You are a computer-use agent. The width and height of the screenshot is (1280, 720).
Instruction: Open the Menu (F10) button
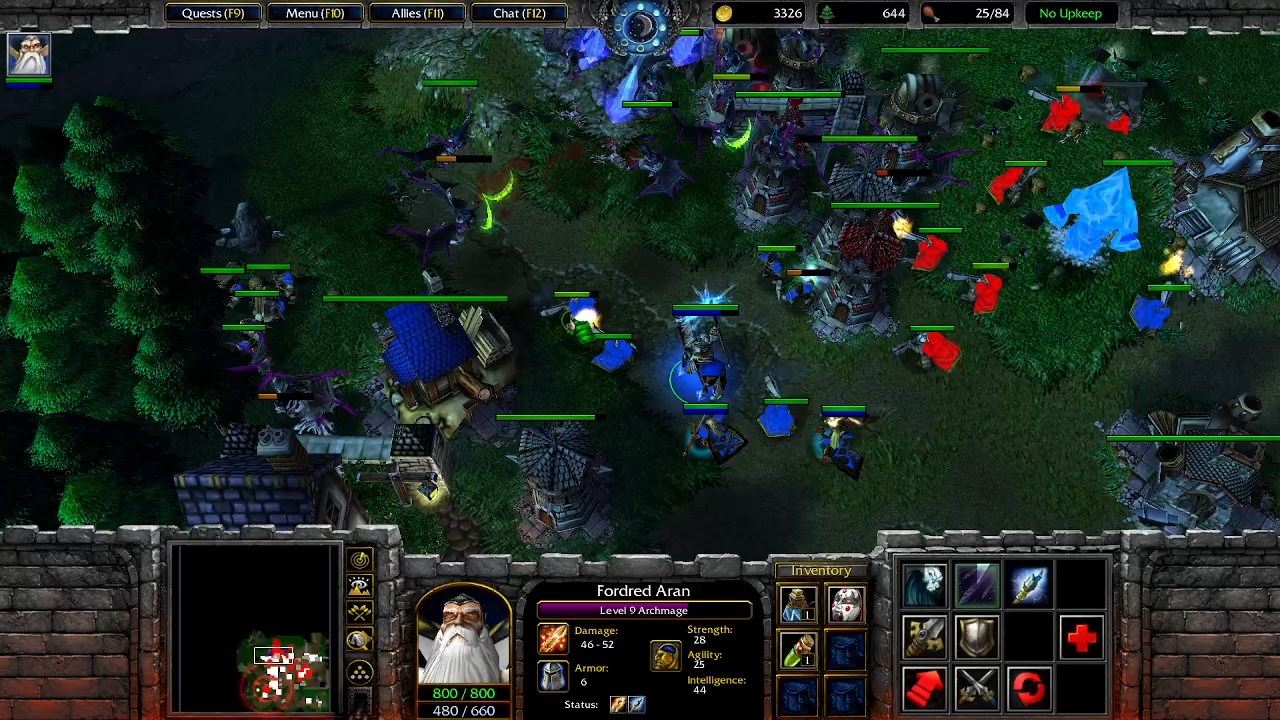click(315, 13)
